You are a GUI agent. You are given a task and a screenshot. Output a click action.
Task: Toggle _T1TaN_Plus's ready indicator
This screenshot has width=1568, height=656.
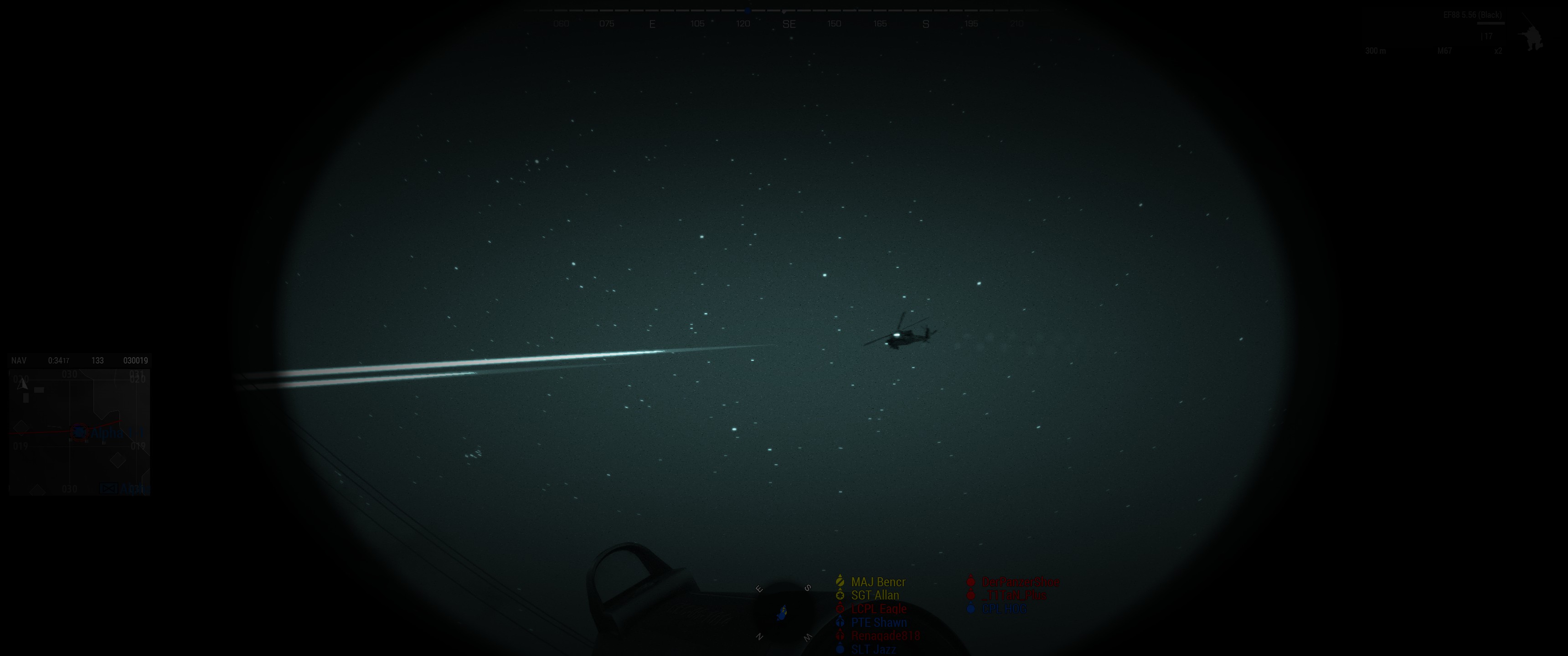coord(970,595)
